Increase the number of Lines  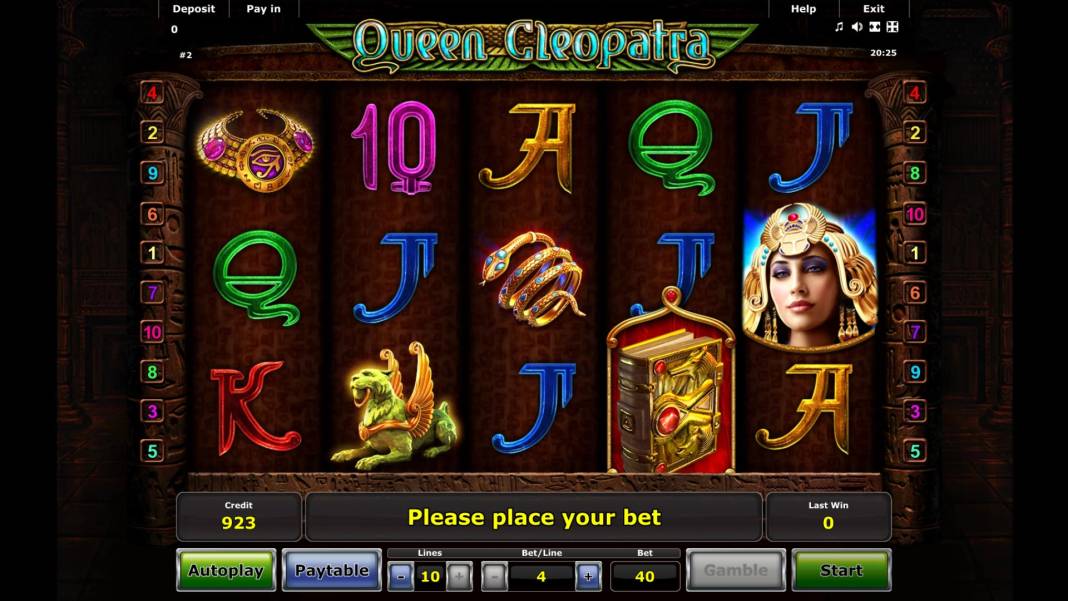tap(458, 576)
